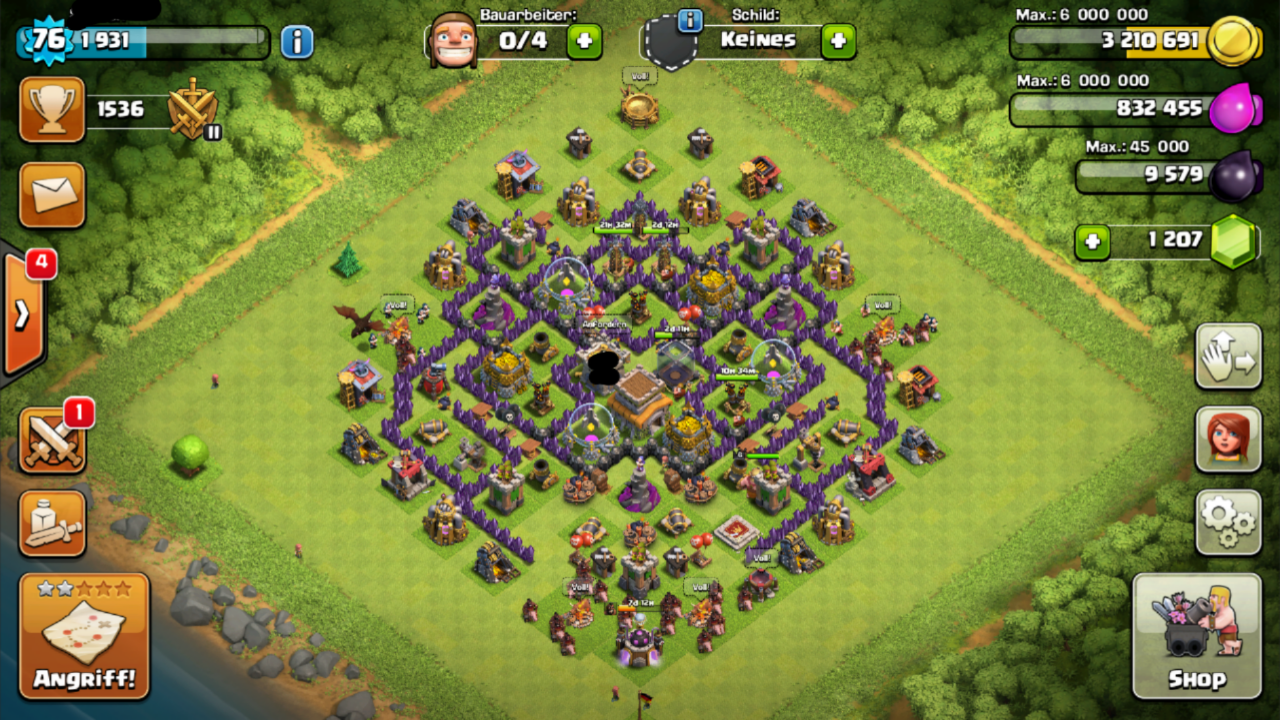Open the red-haired Valkyrie profile button
The image size is (1280, 720).
1228,439
